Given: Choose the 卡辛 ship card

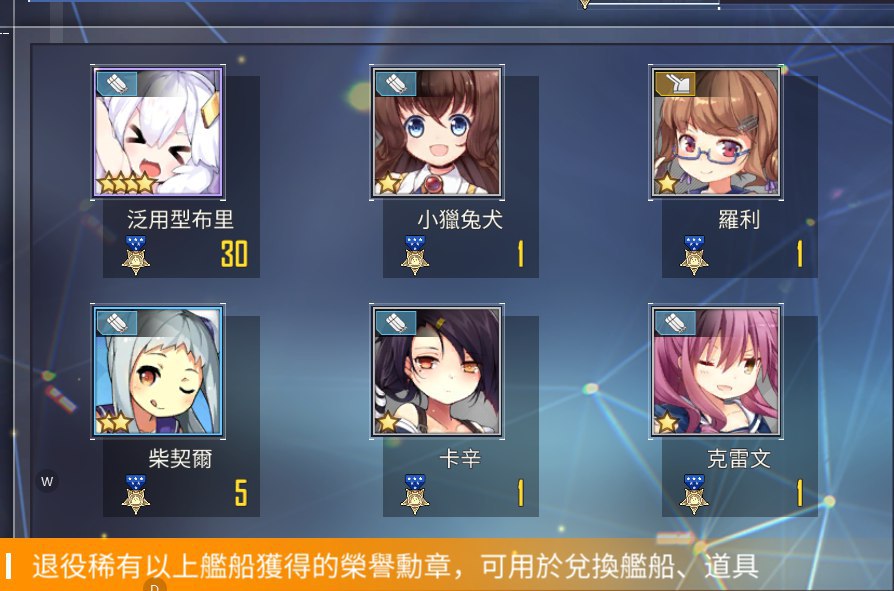Looking at the screenshot, I should (x=437, y=372).
